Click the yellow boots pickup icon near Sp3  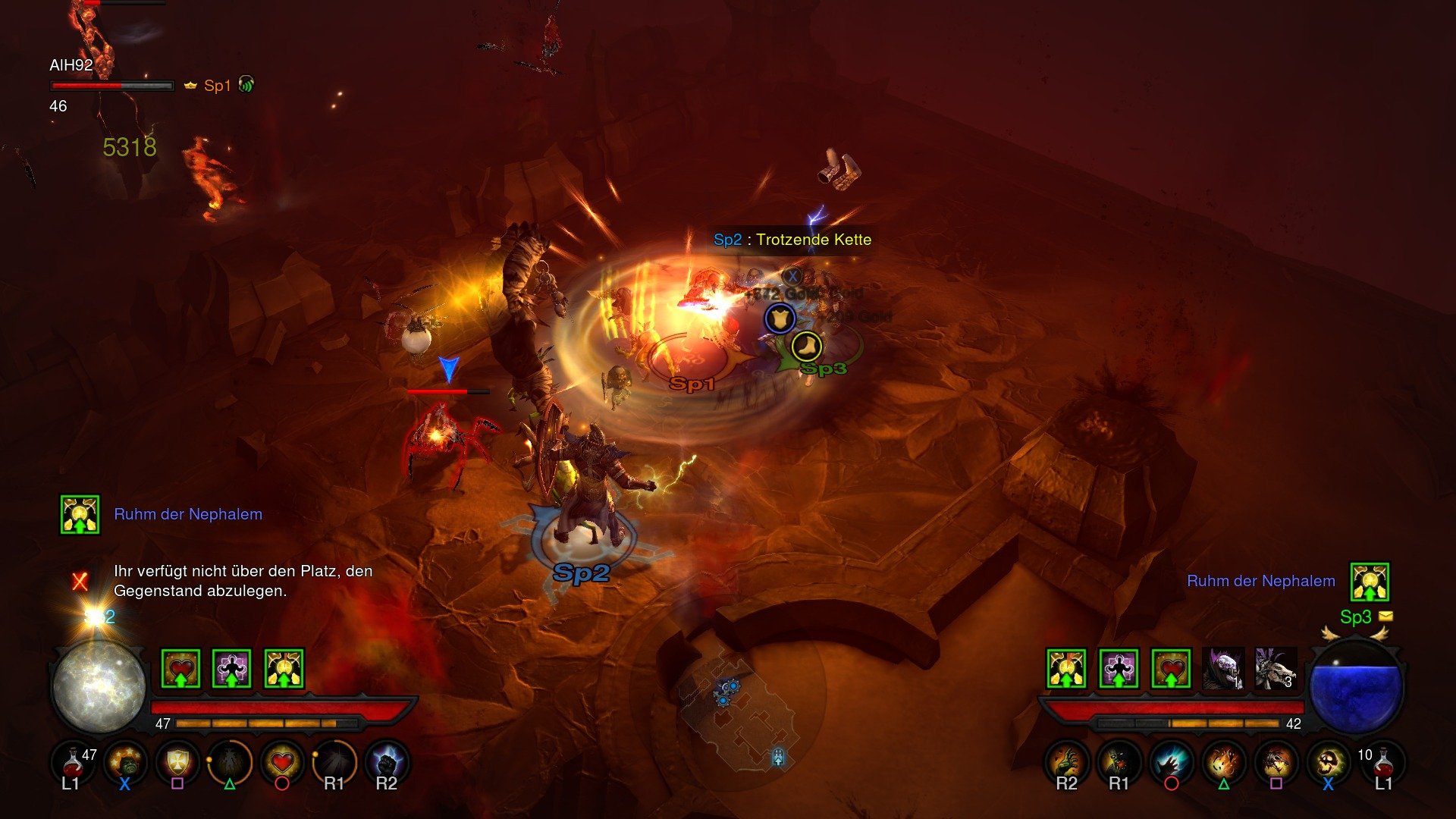pos(805,347)
